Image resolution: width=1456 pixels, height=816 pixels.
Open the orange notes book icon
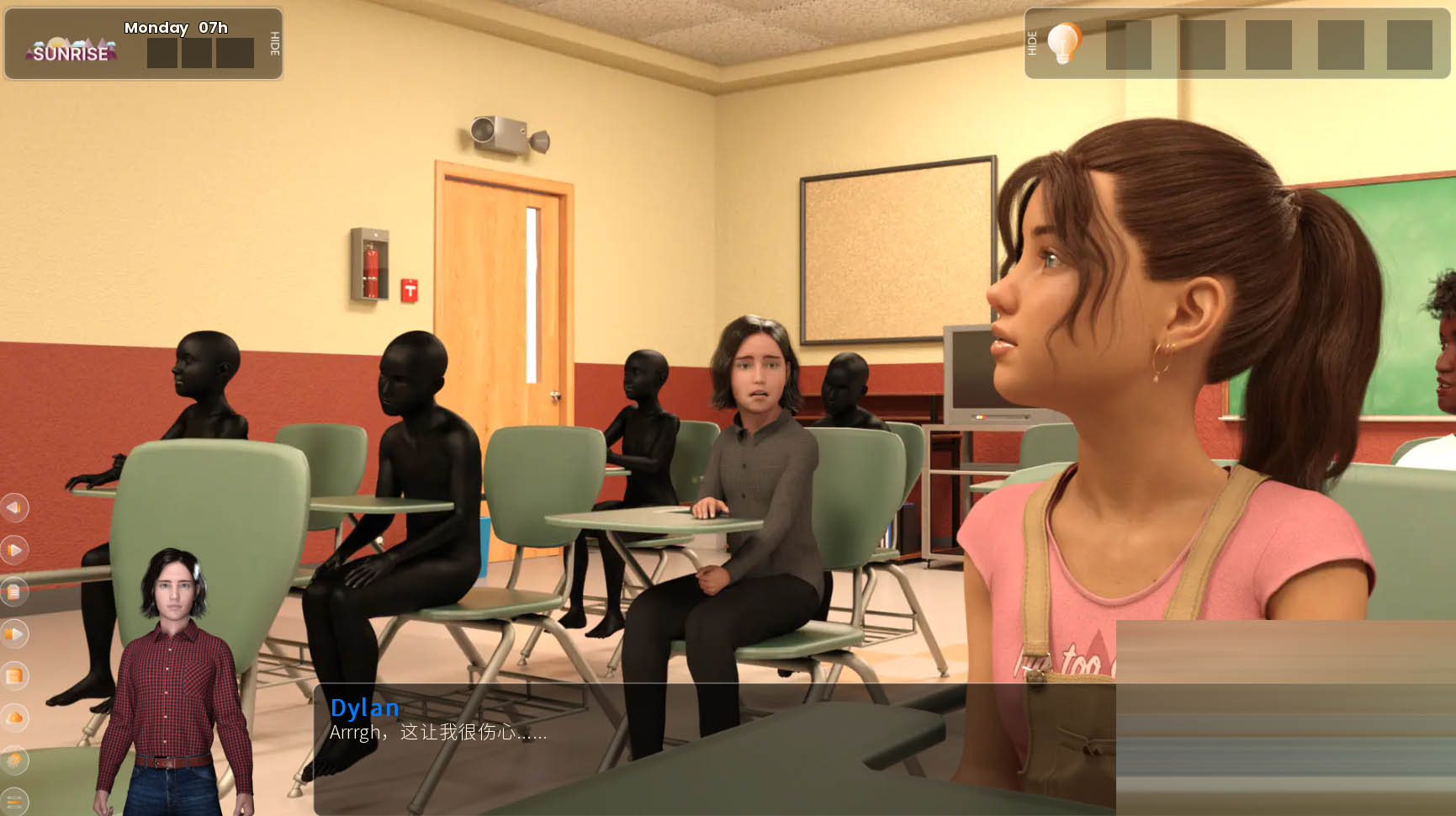13,676
